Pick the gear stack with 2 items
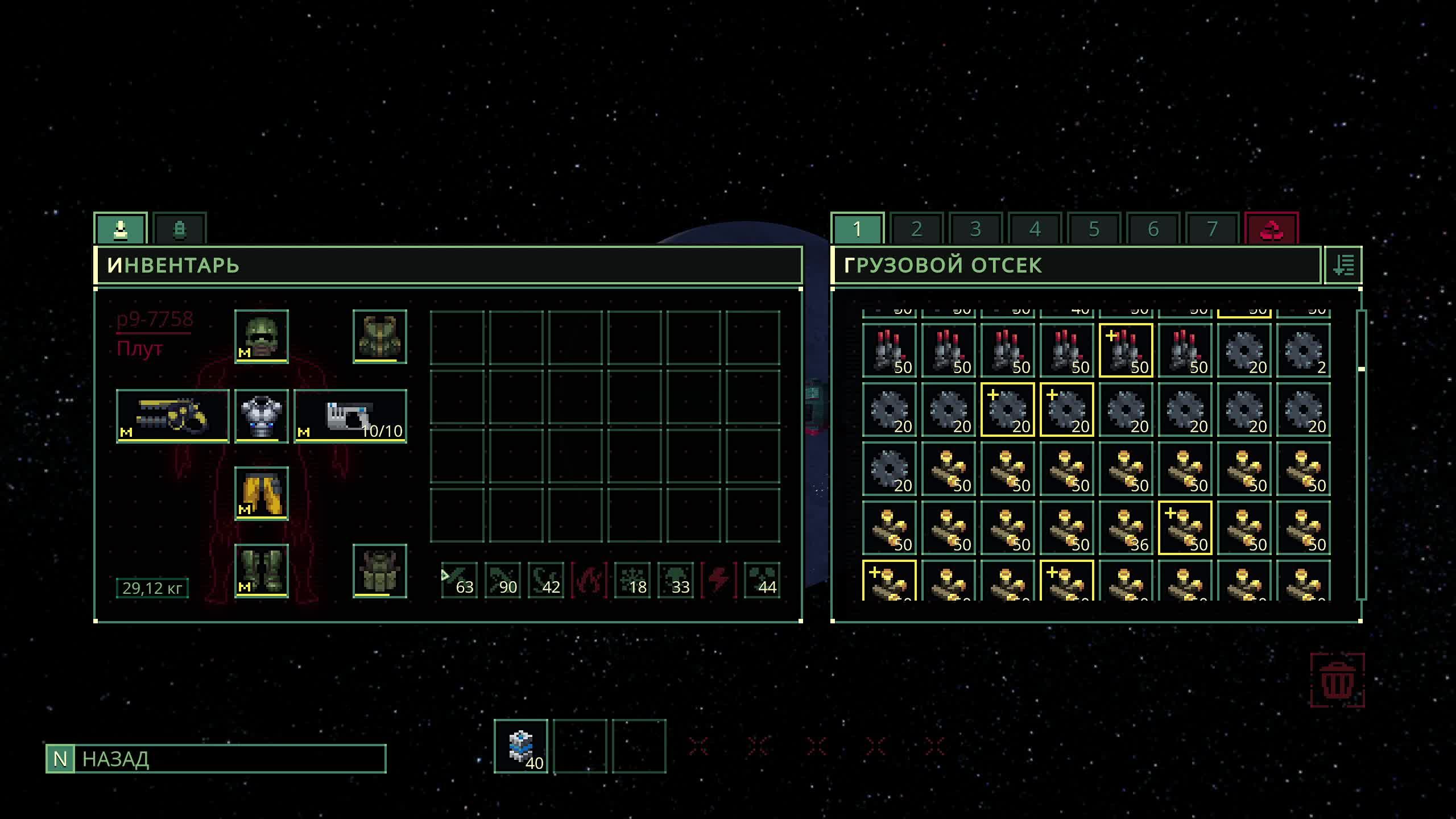1456x819 pixels. click(x=1303, y=350)
